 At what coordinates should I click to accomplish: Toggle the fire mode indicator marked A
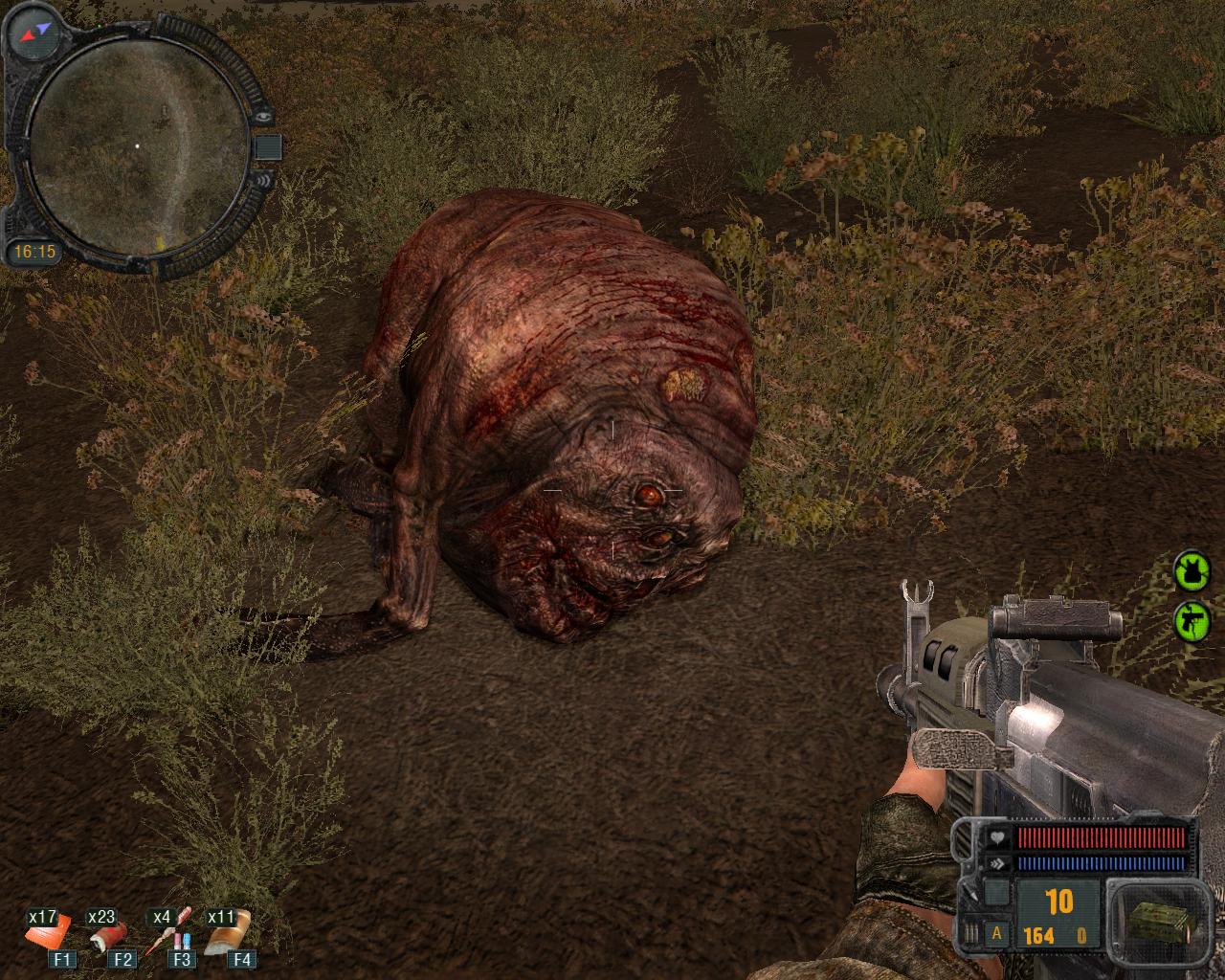998,933
